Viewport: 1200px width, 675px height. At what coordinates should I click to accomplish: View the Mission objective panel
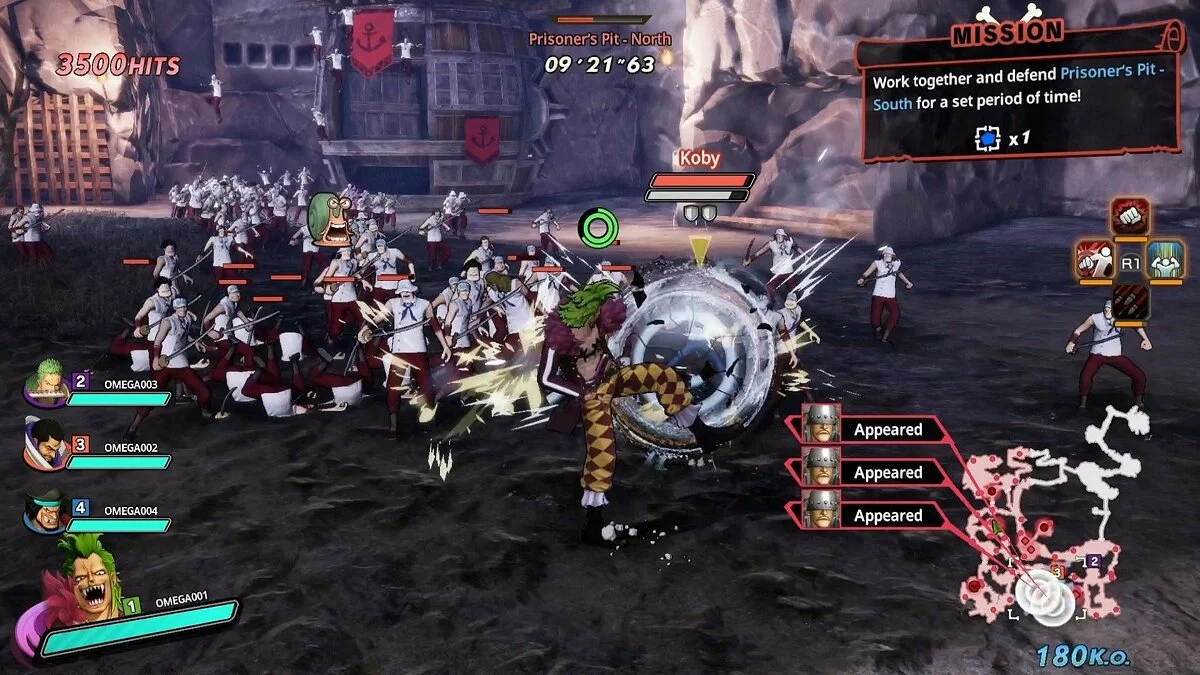1017,102
